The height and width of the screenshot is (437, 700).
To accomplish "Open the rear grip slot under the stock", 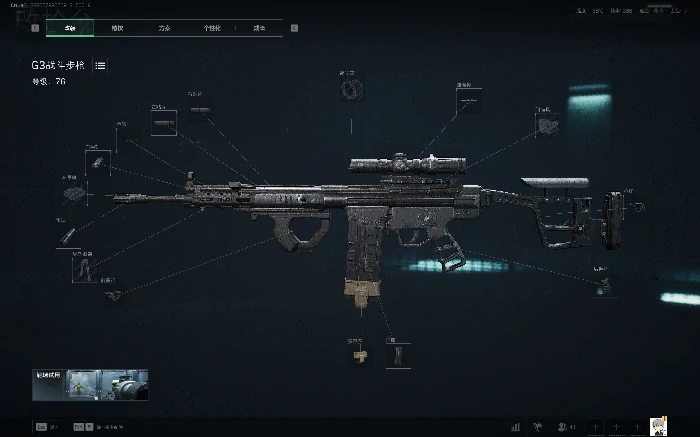I will [601, 284].
